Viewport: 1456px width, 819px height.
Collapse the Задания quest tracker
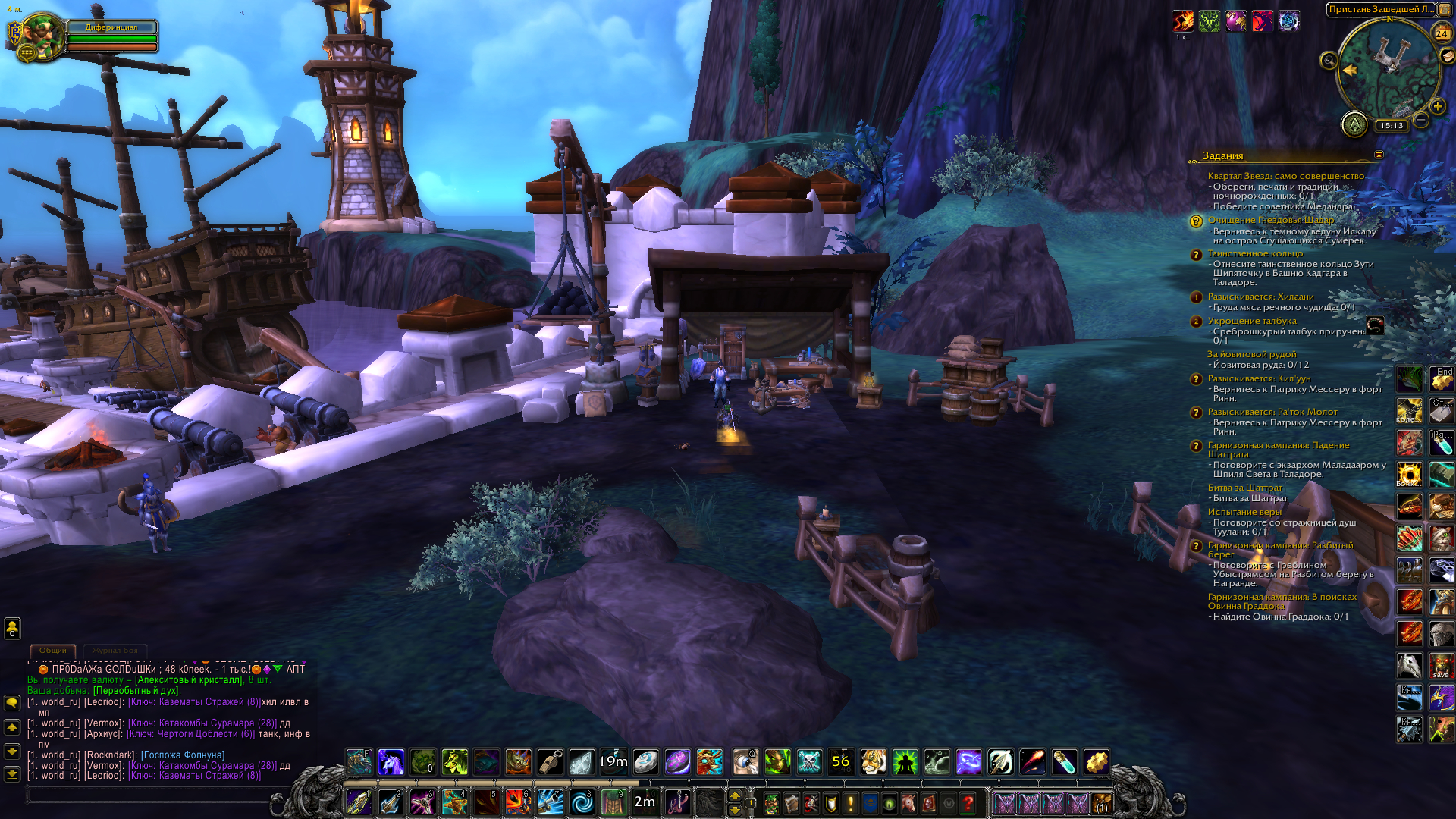(x=1379, y=155)
